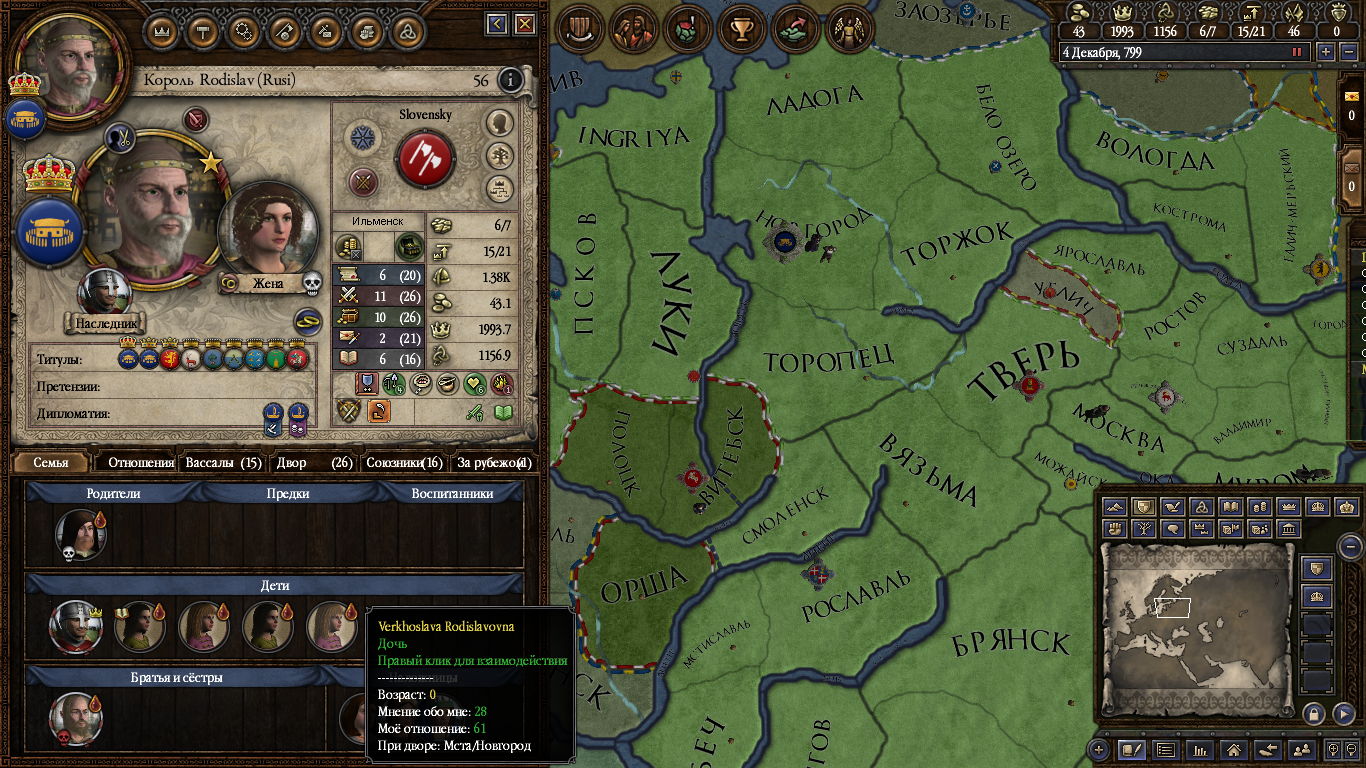Image resolution: width=1366 pixels, height=768 pixels.
Task: Toggle the red pause button by the date
Action: point(1298,52)
